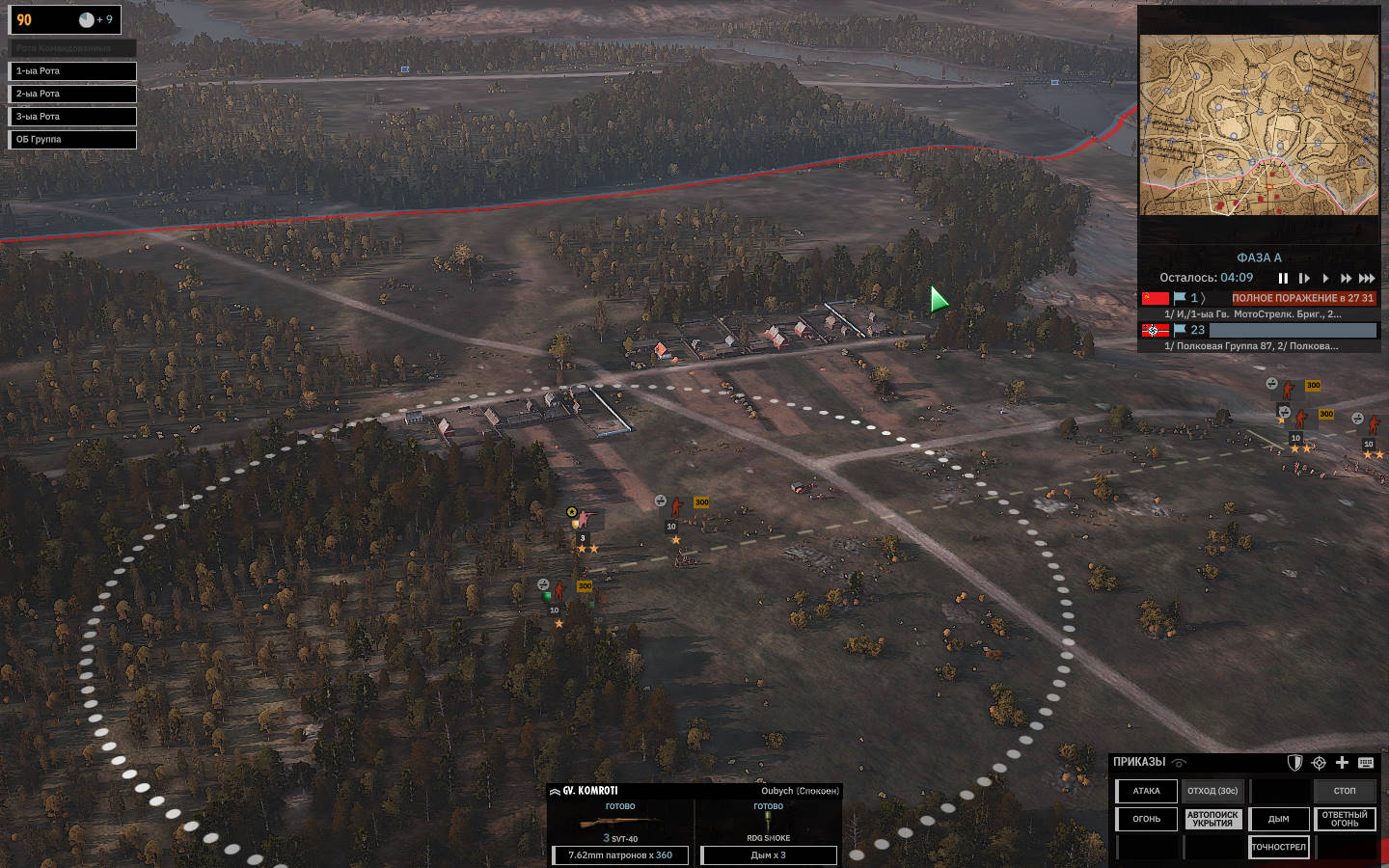Screen dimensions: 1389x868
Task: Activate the ТОЧНОСТРЕЛ order
Action: (x=1279, y=848)
